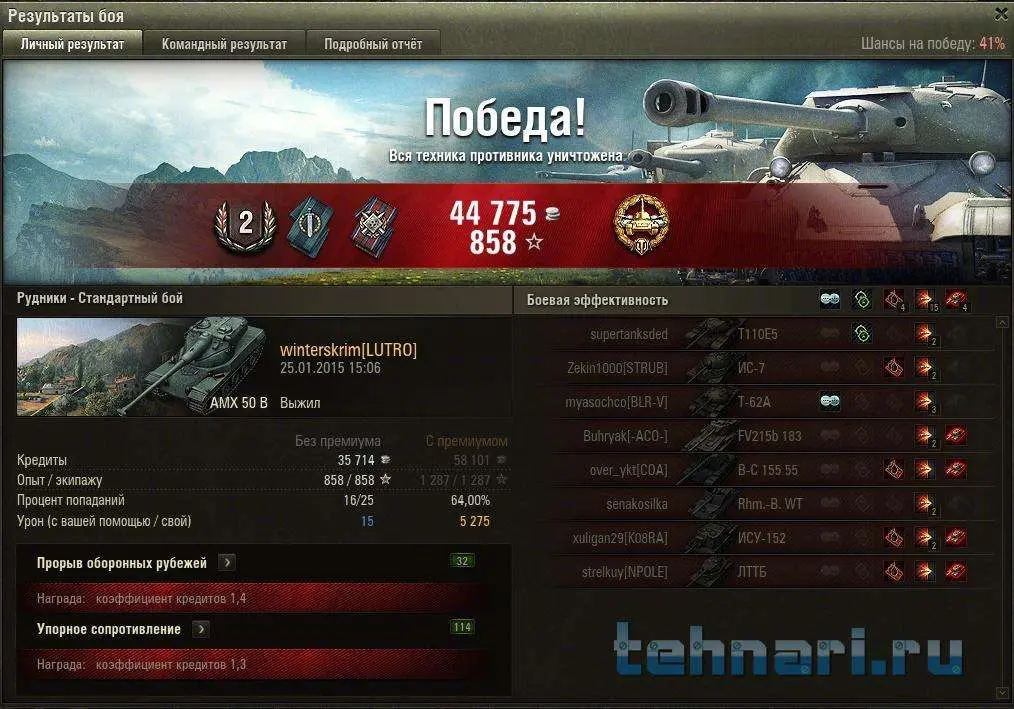Select the Buhryak FV215b 183 row
This screenshot has width=1014, height=709.
760,436
